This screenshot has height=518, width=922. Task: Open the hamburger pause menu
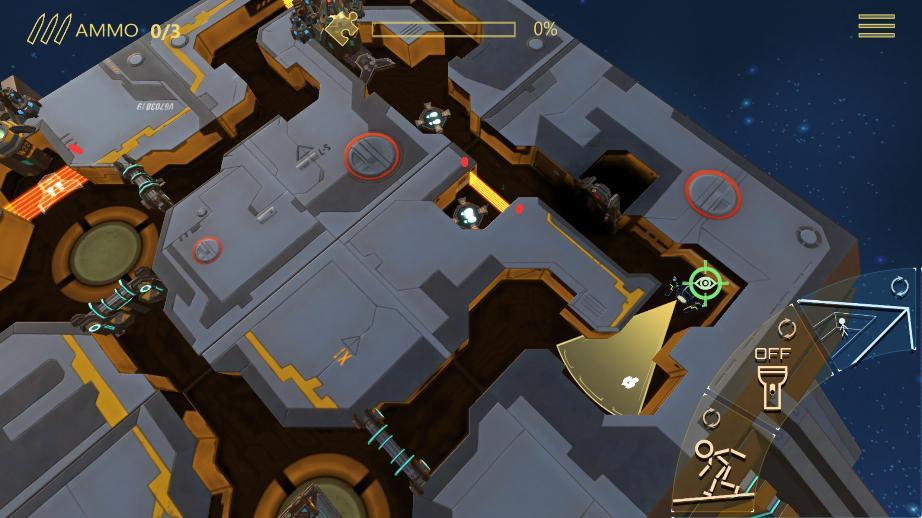pyautogui.click(x=876, y=27)
